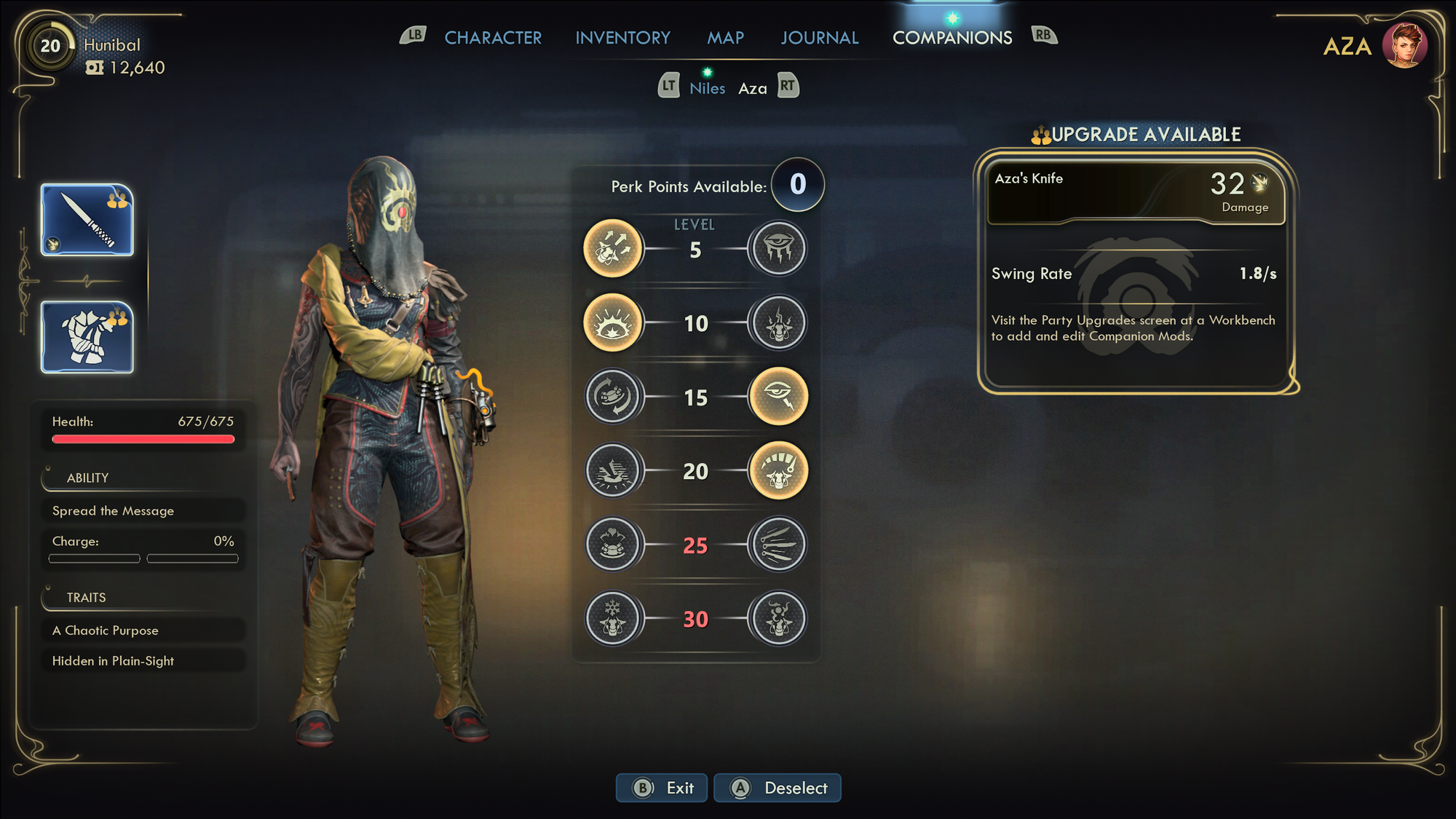The width and height of the screenshot is (1456, 819).
Task: Click the Exit button
Action: click(x=661, y=788)
